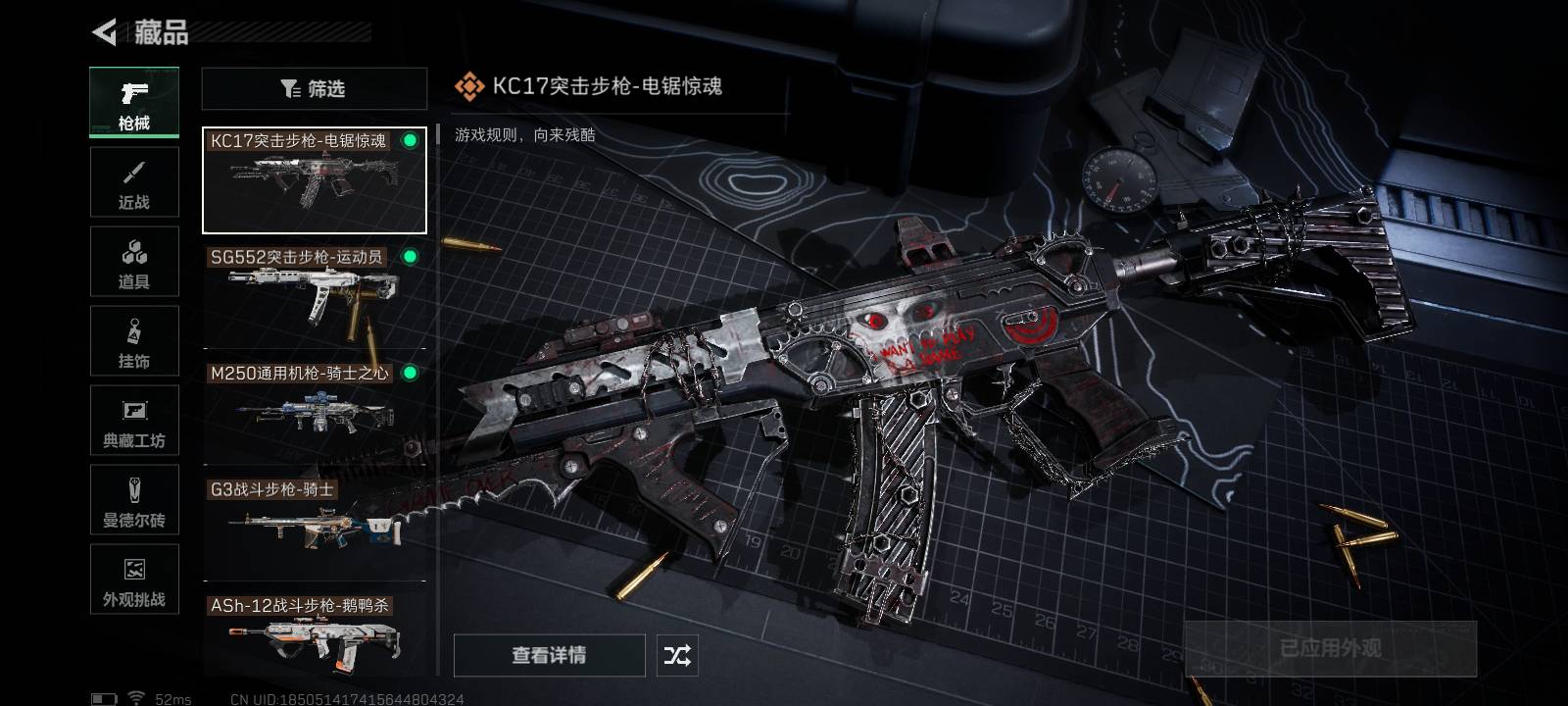Click the shuffle arrows icon button
This screenshot has width=1568, height=706.
pyautogui.click(x=677, y=655)
